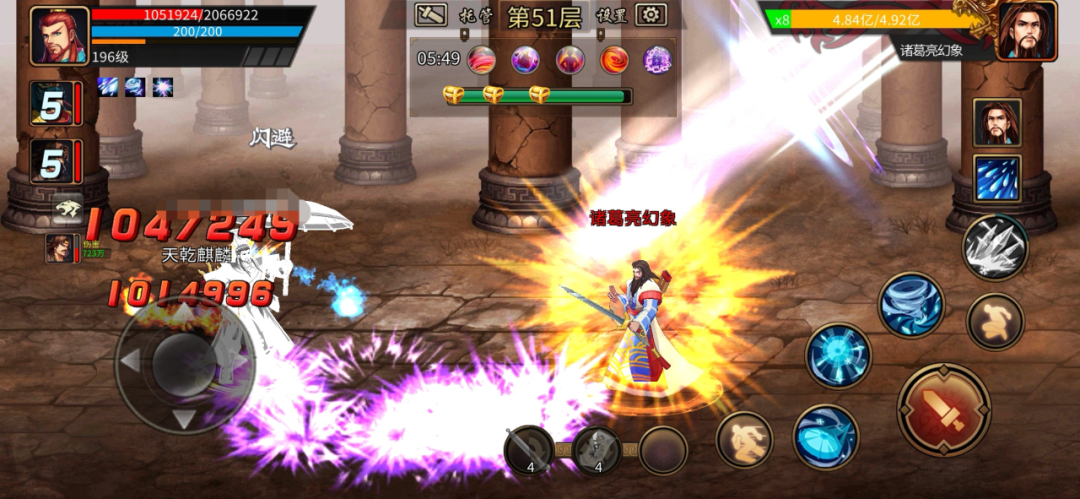1080x499 pixels.
Task: Tap the purple lightning rune buff orb
Action: [657, 59]
